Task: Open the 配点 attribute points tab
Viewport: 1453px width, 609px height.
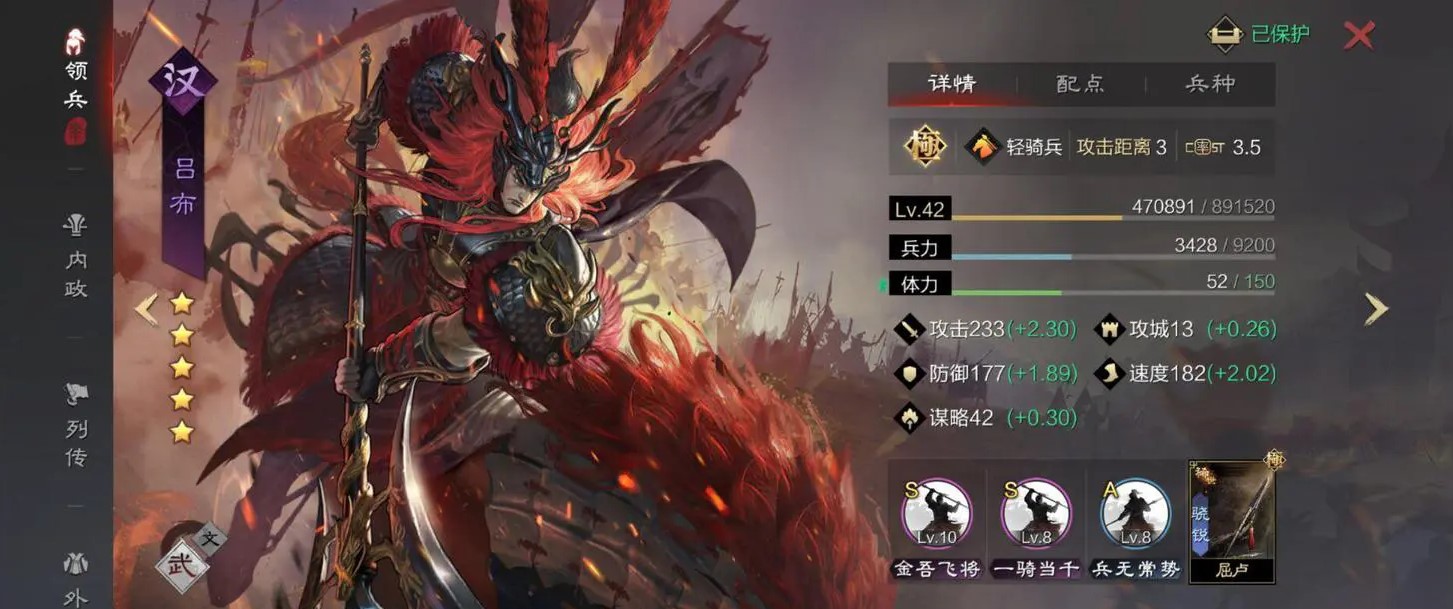Action: point(1080,84)
